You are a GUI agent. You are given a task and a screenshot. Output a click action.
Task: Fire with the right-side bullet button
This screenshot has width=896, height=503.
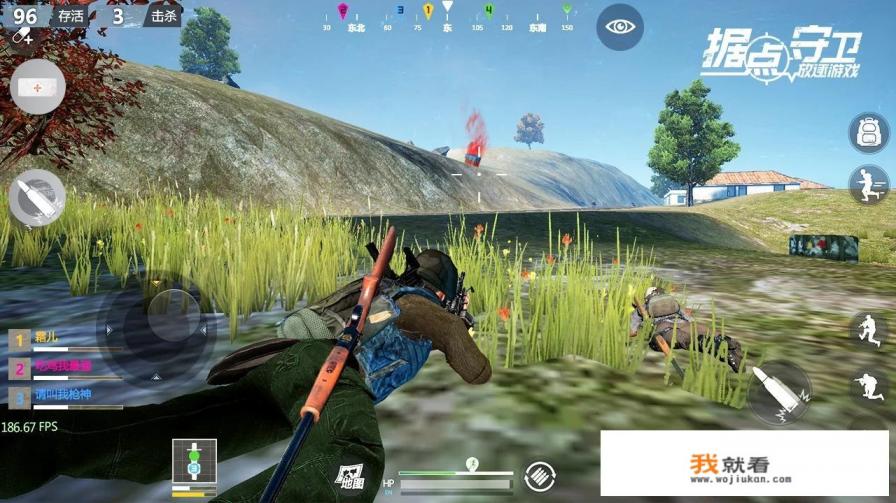pos(778,391)
